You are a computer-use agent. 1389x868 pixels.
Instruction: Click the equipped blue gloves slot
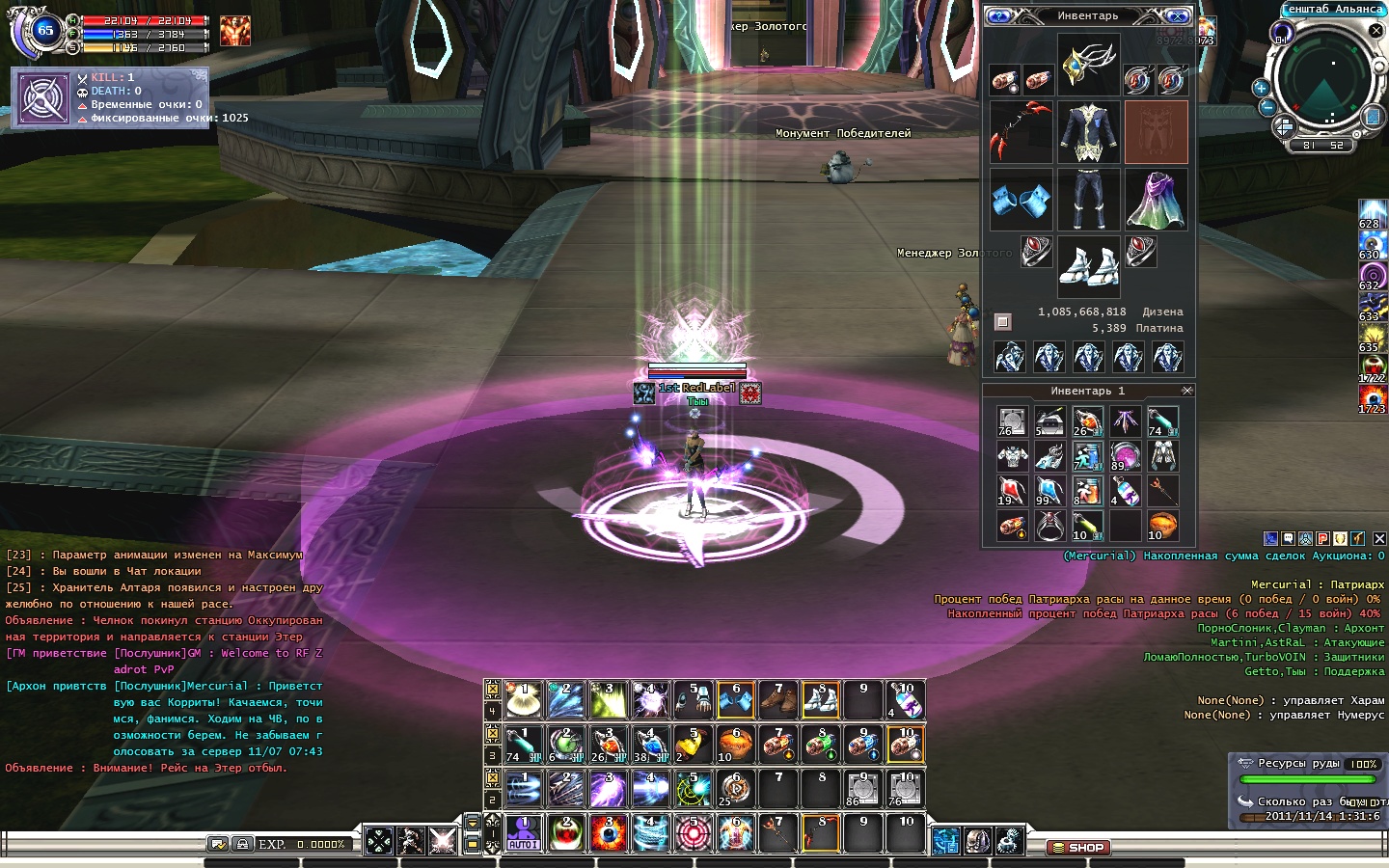(x=1021, y=200)
